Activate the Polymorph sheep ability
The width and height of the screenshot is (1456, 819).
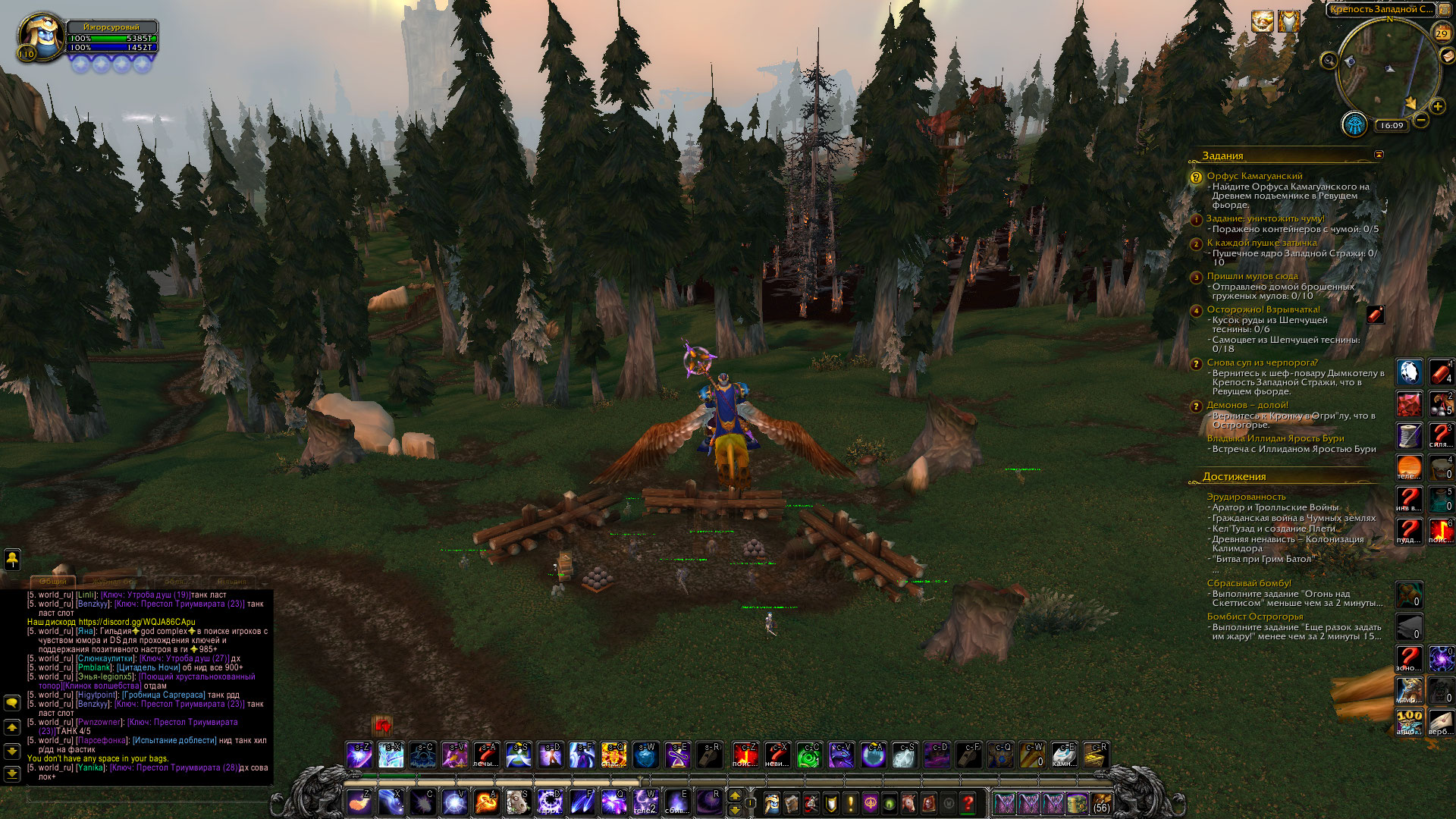coord(517,802)
